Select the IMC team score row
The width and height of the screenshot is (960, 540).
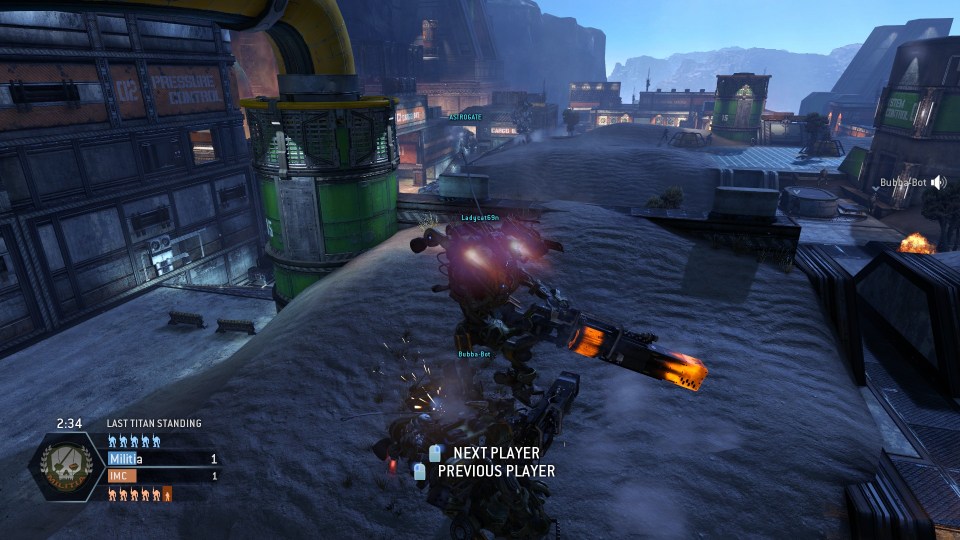pos(162,476)
